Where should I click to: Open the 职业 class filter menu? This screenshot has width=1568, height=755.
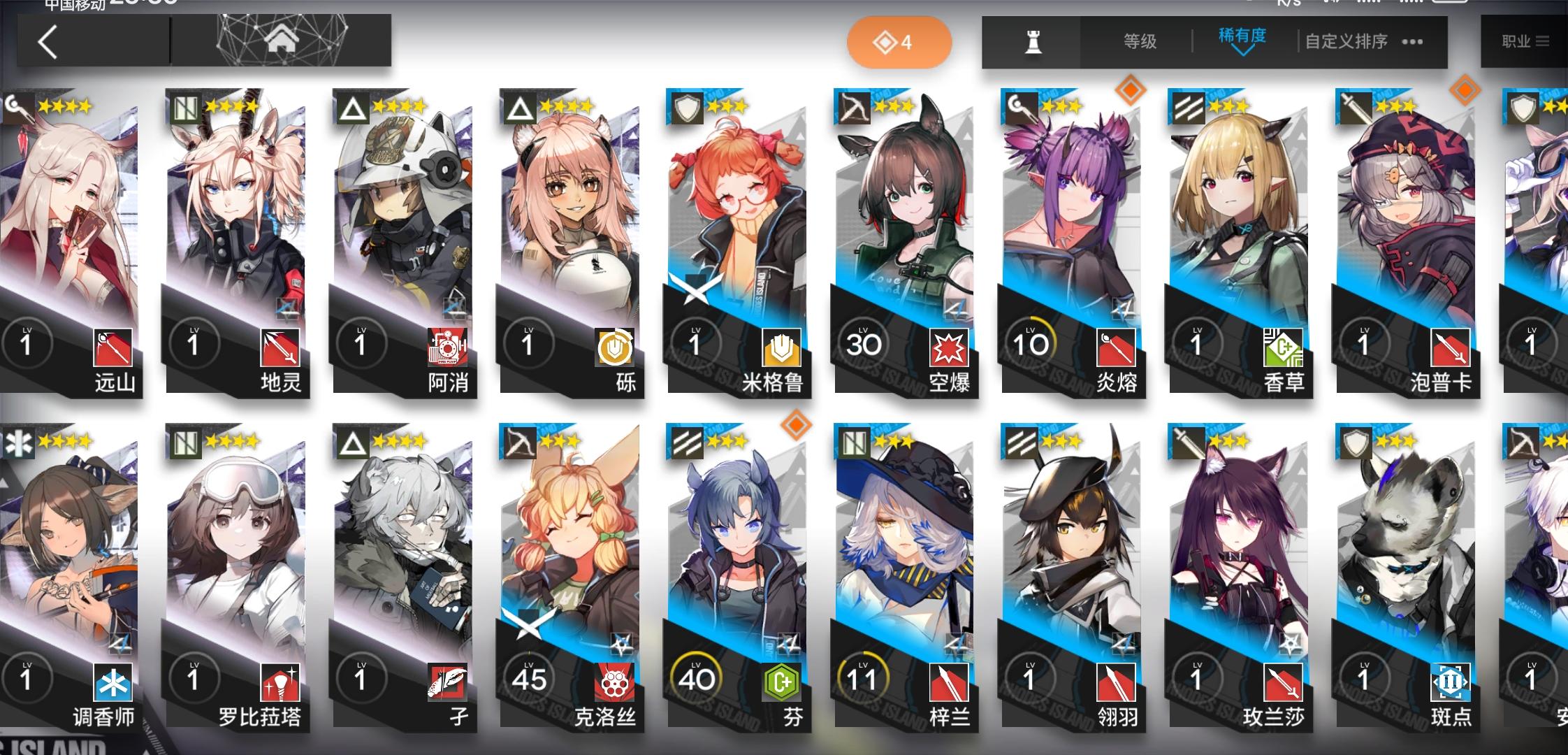(1523, 41)
